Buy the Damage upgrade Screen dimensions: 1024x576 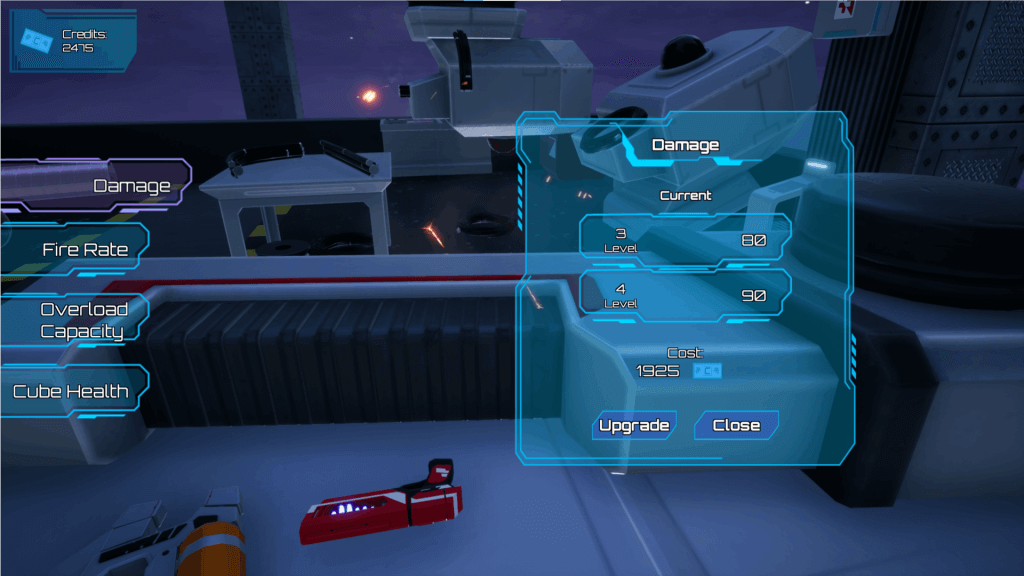coord(634,425)
